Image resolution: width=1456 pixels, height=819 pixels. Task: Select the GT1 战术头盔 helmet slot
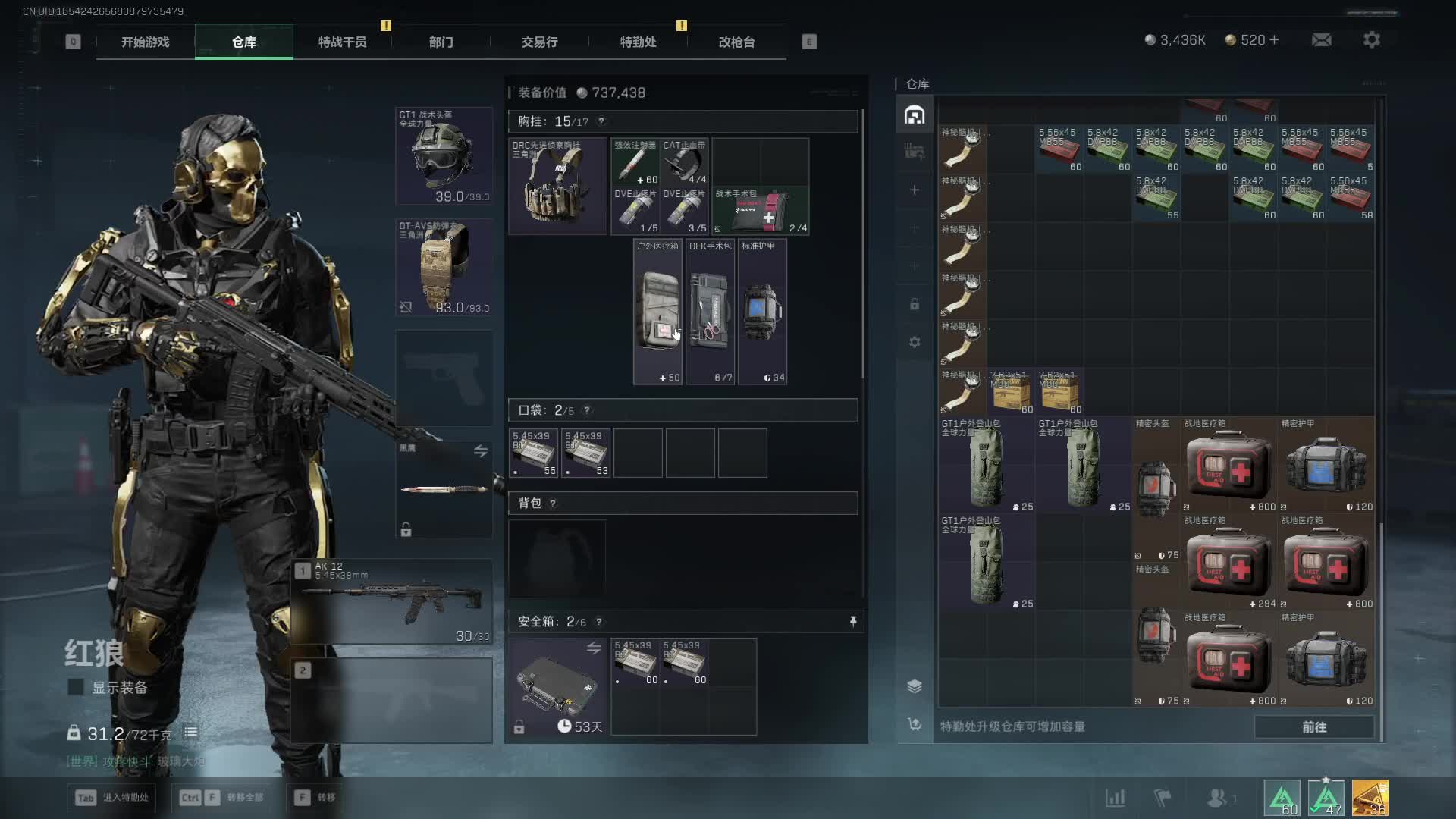(444, 156)
